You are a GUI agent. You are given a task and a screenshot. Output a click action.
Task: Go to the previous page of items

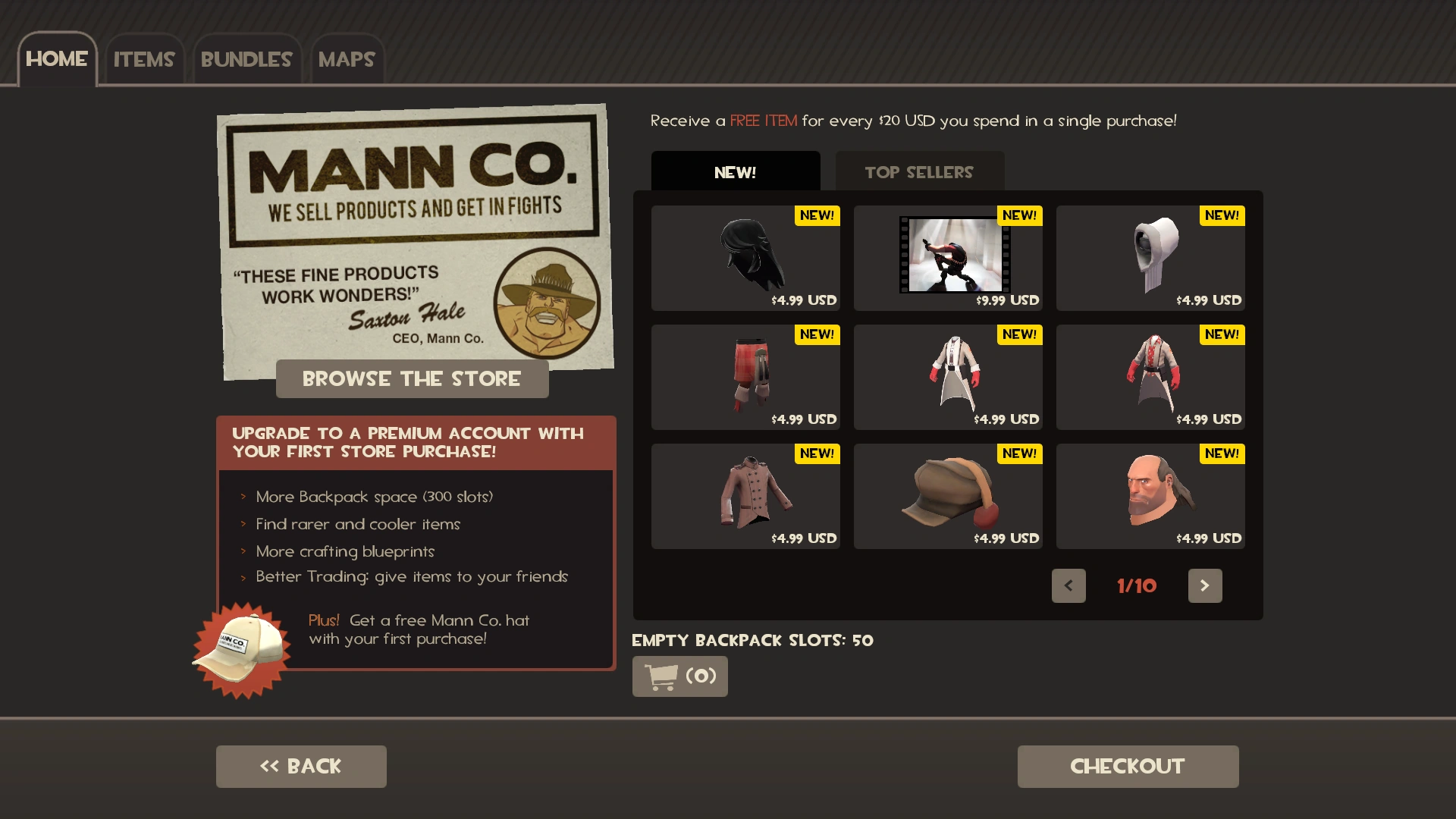[1068, 585]
